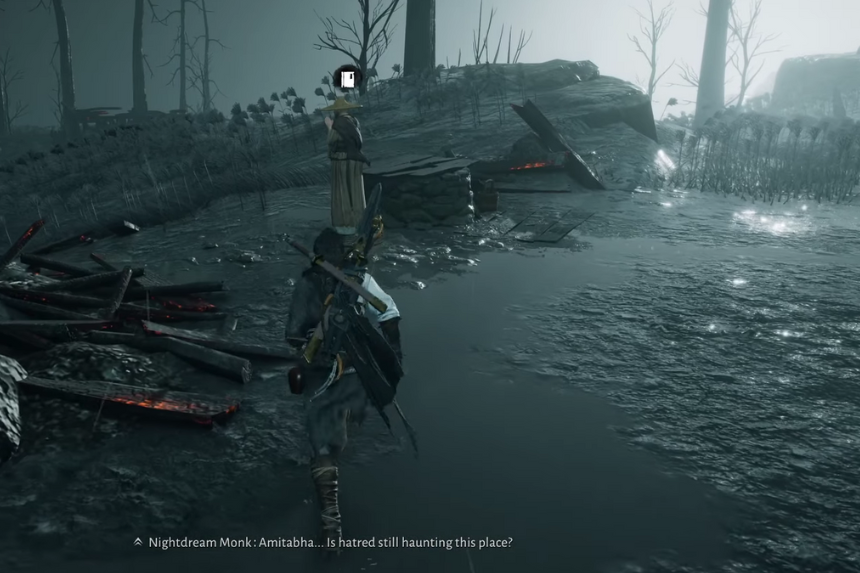860x573 pixels.
Task: Click the white book marker above the monk
Action: point(347,78)
